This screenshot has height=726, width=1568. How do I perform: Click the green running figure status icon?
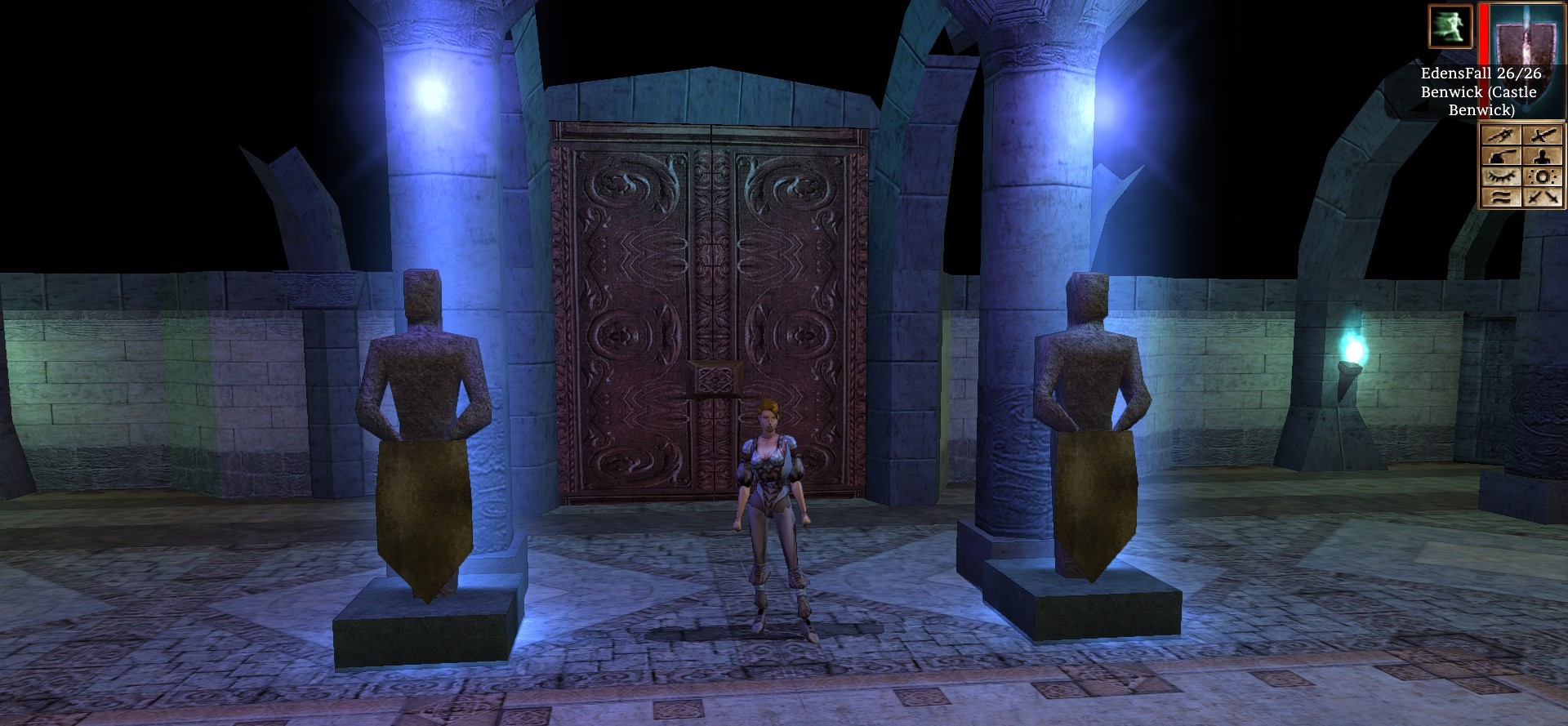point(1450,25)
